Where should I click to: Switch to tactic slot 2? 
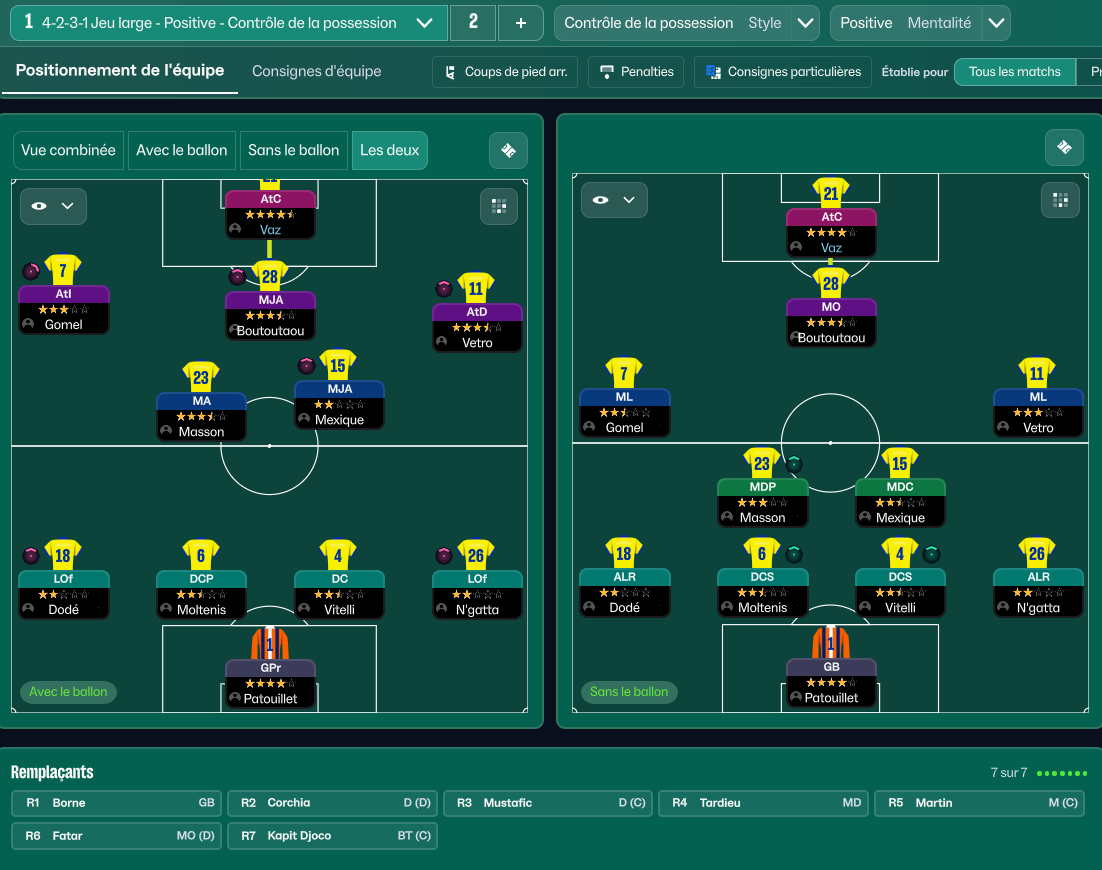(x=473, y=23)
